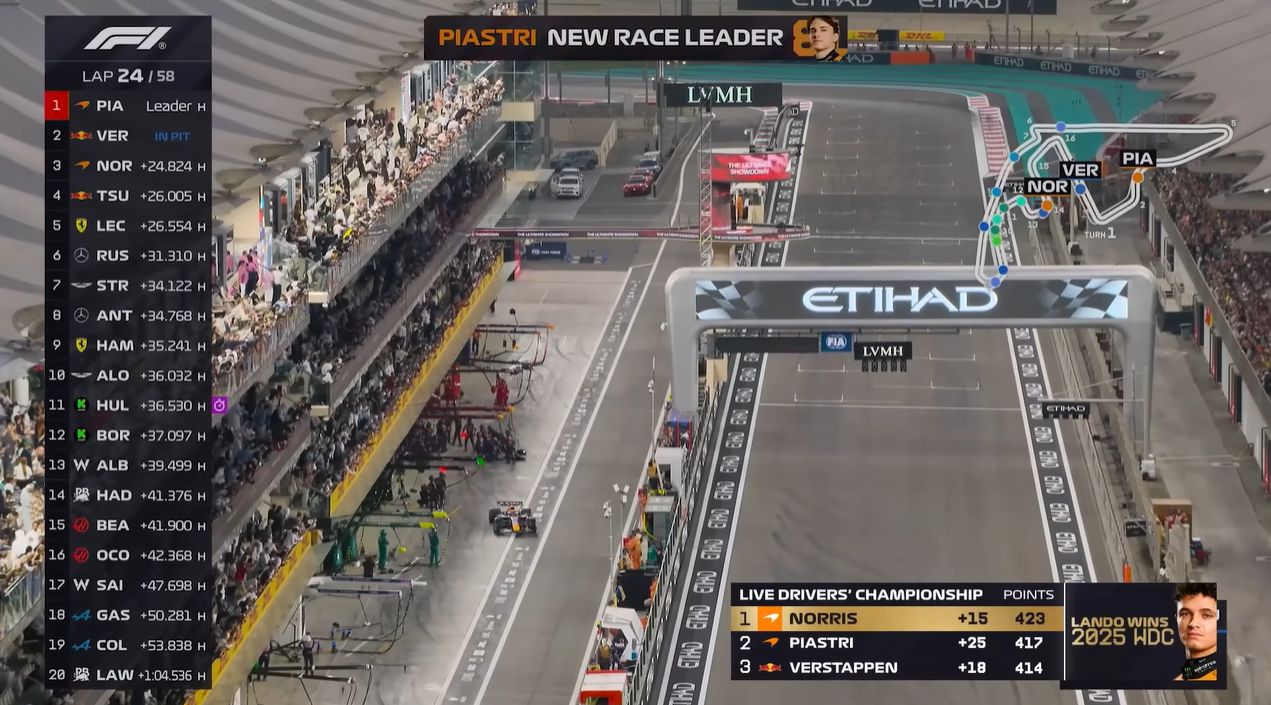Choose the HUL row with purple icon

[x=127, y=405]
